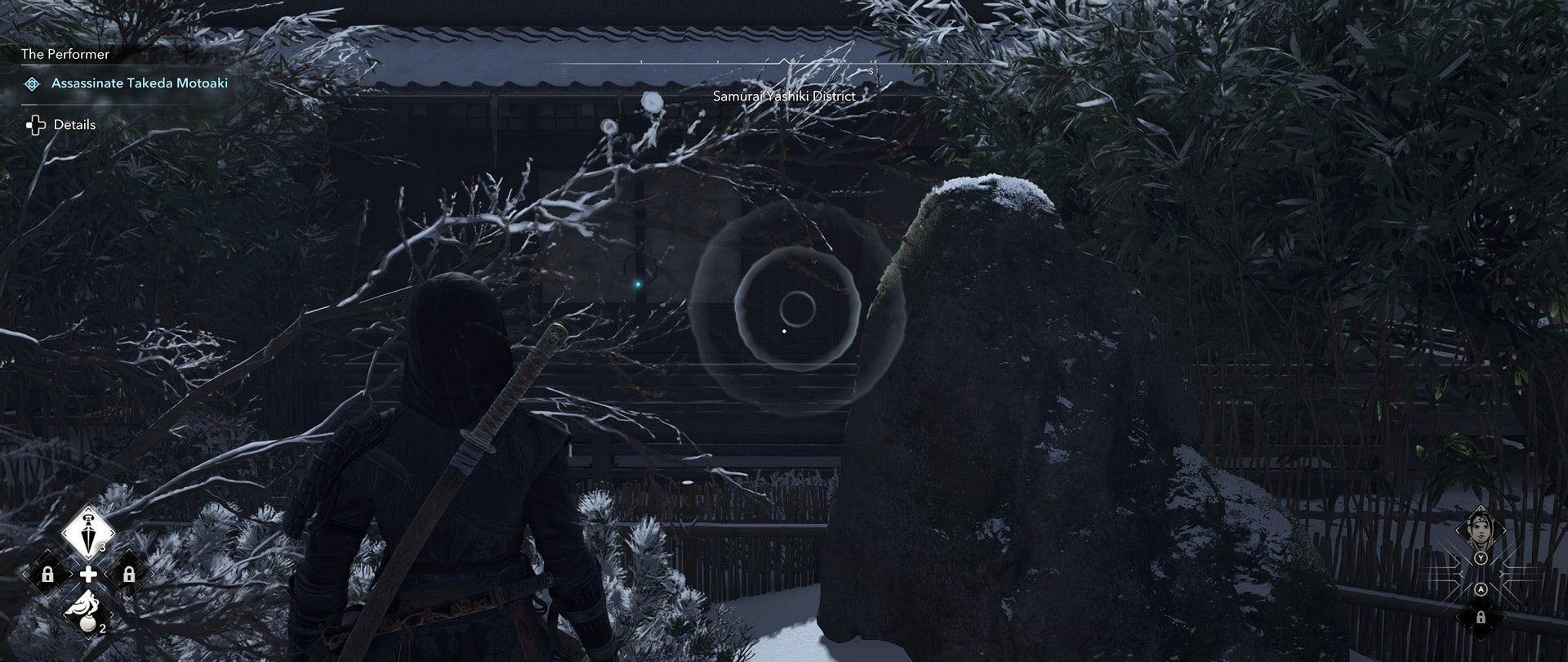Click the center aiming reticle dot

point(786,331)
